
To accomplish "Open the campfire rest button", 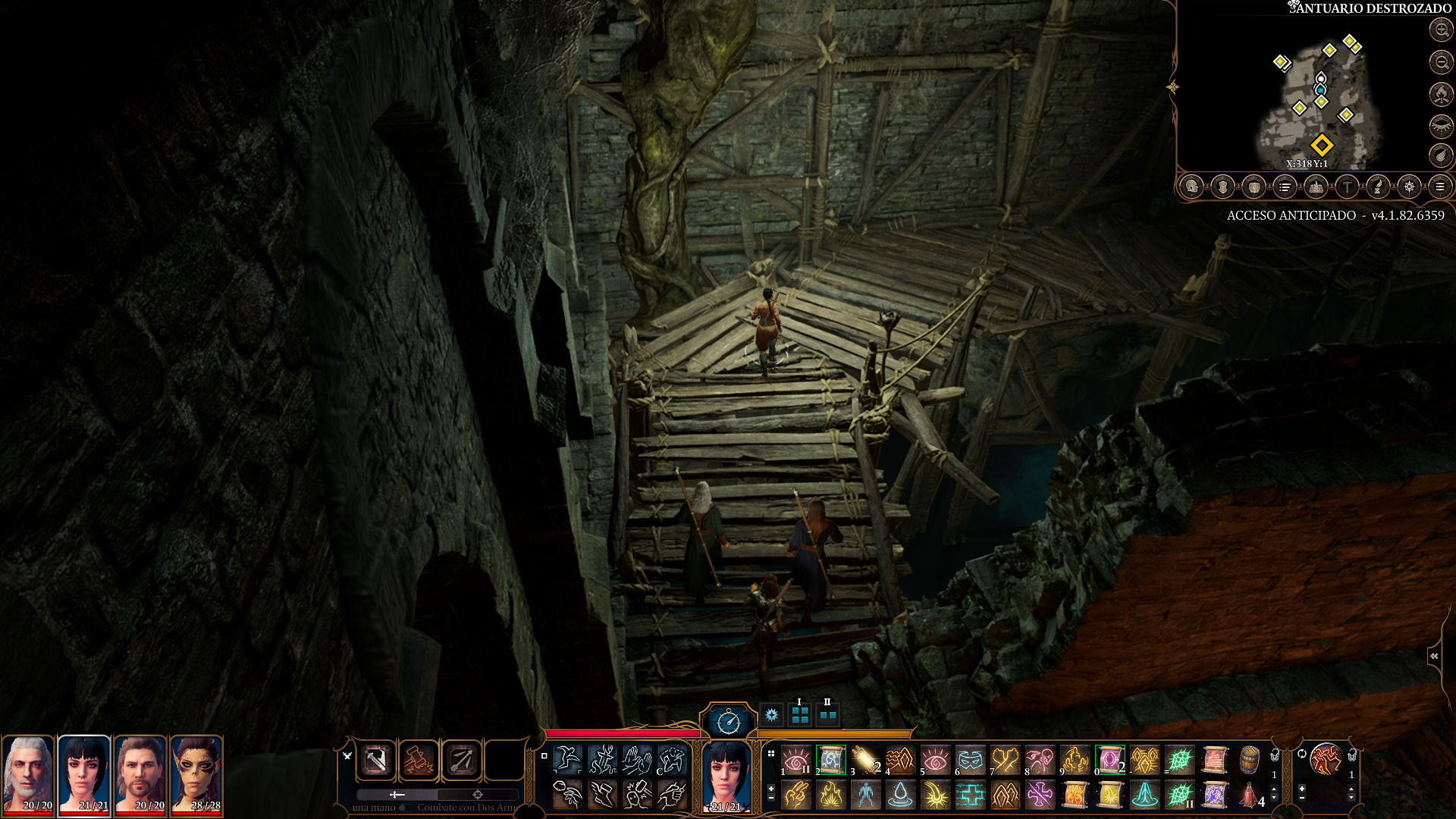I will point(1441,94).
